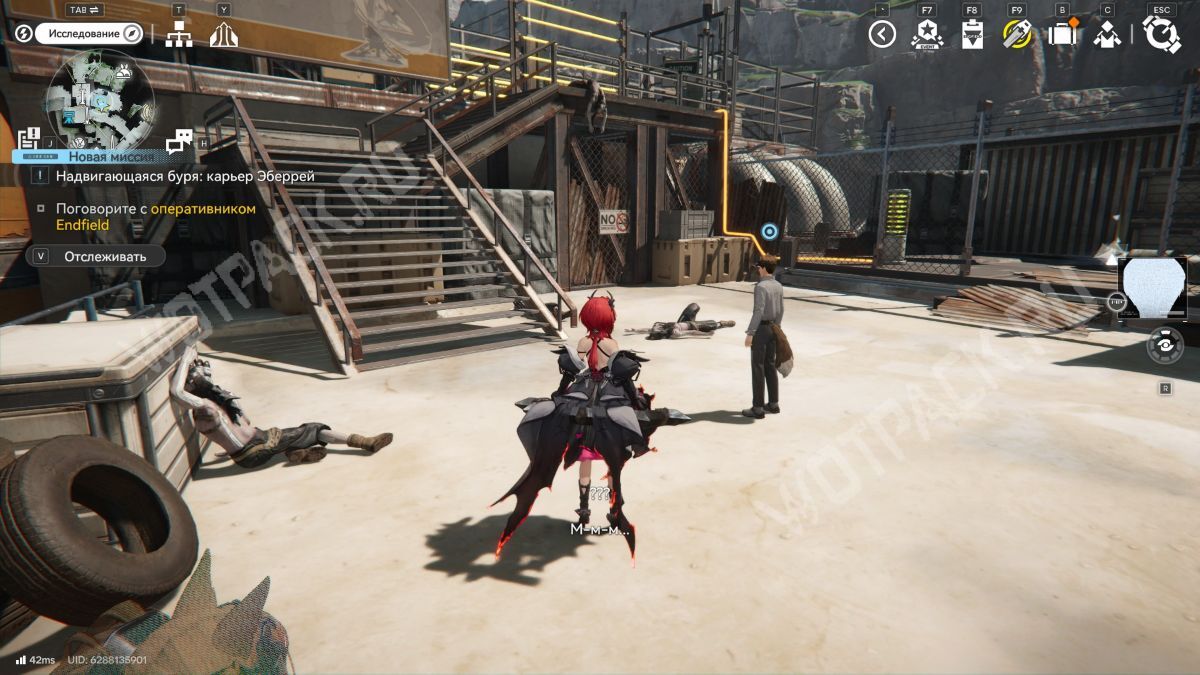Open the hierarchy tree diagram icon
1200x675 pixels.
click(179, 35)
